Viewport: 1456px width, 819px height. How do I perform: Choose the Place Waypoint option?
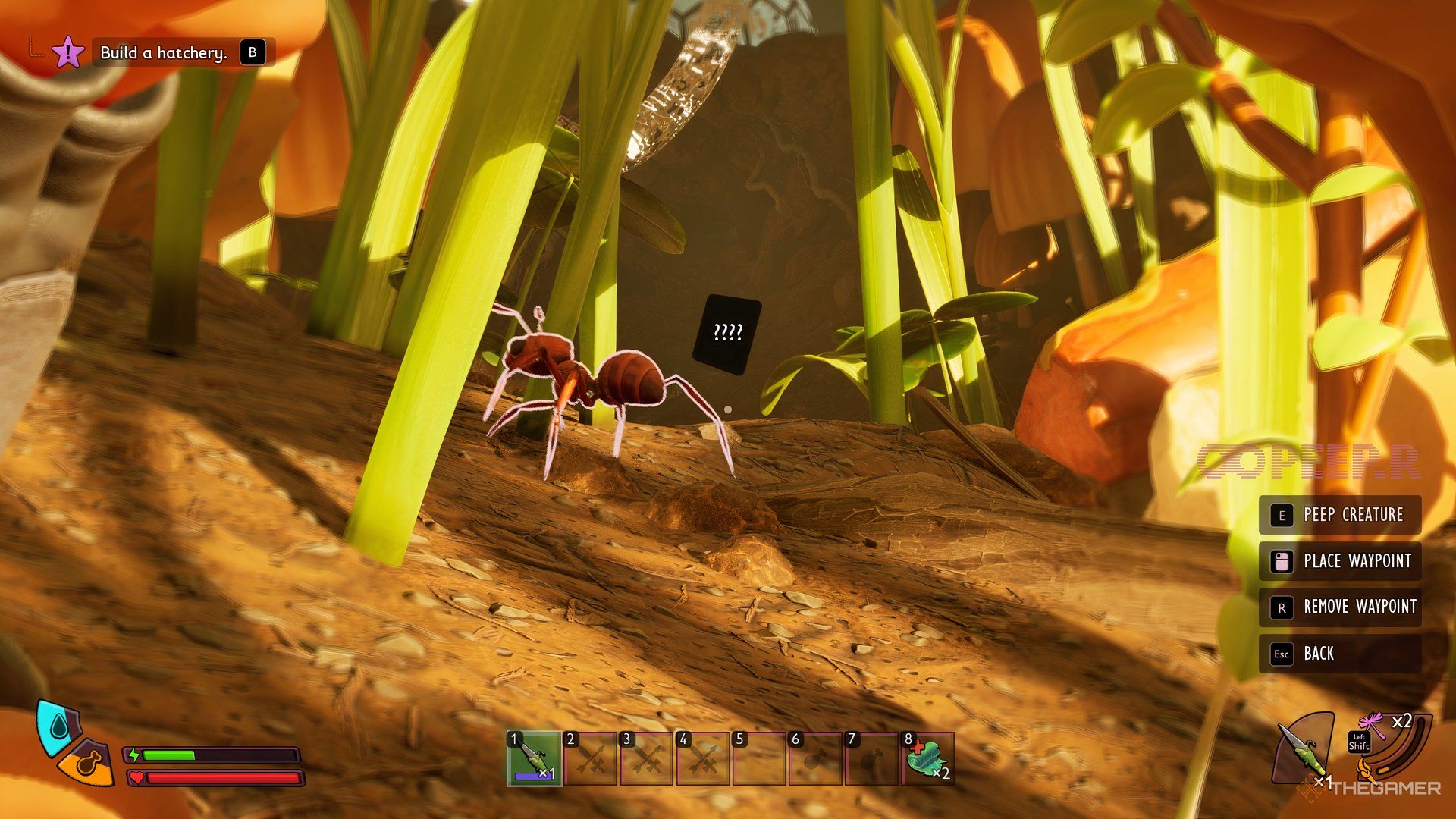(x=1340, y=562)
